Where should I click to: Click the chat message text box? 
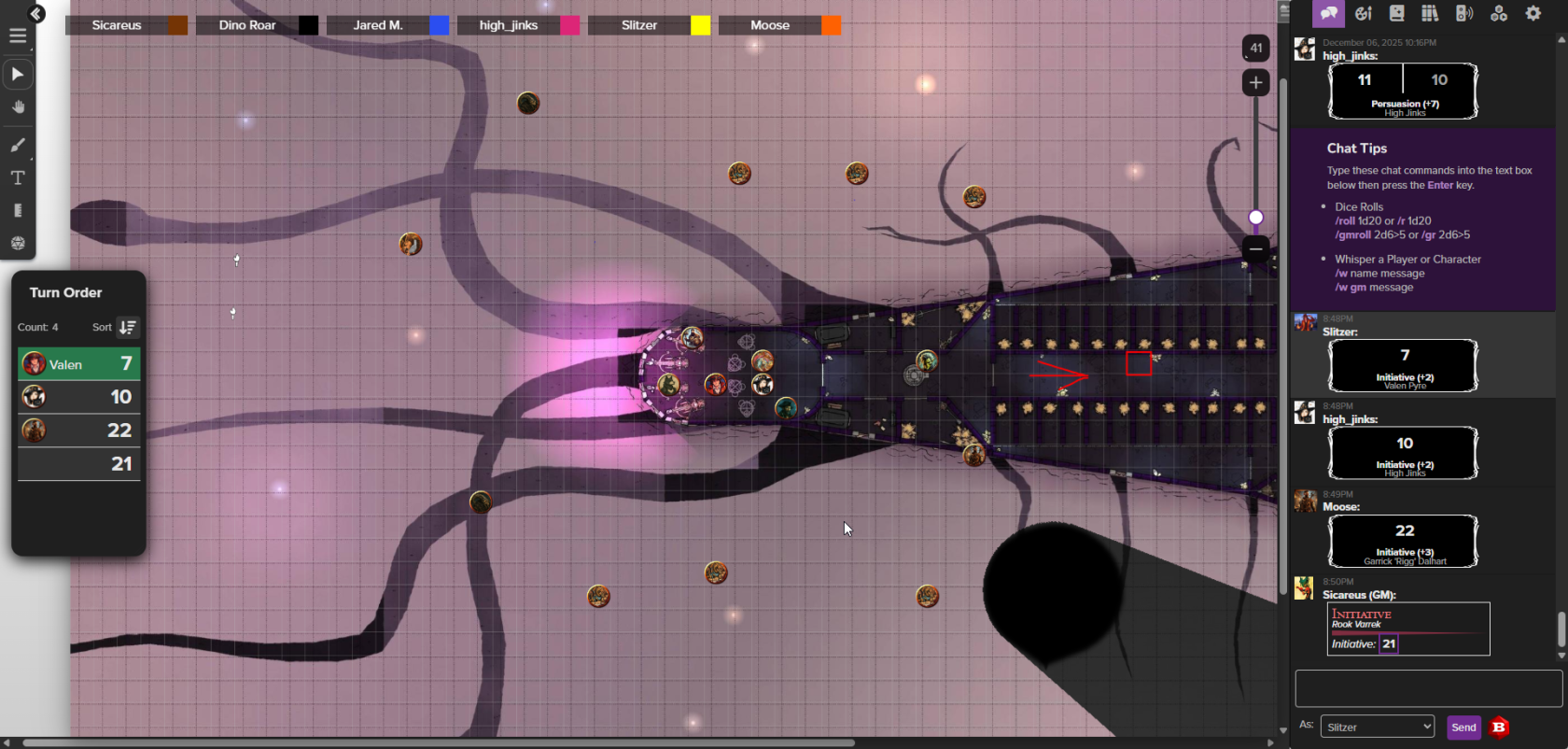1428,688
